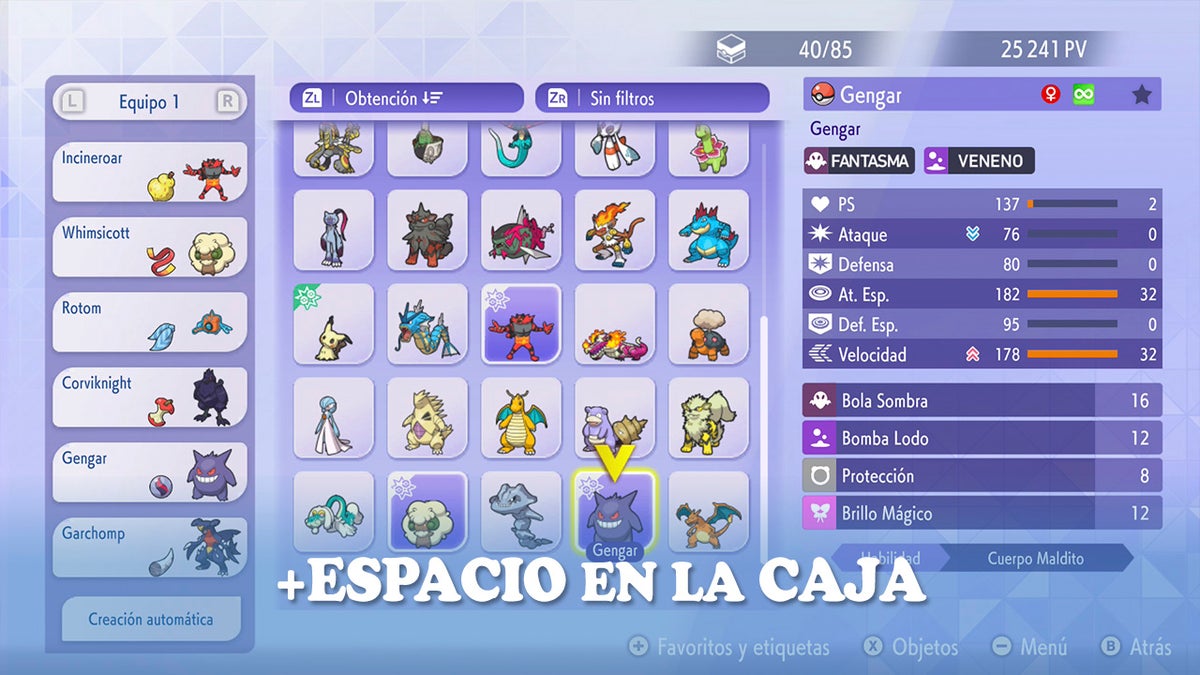The height and width of the screenshot is (675, 1200).
Task: Pick Corviknight in the team panel
Action: 149,397
